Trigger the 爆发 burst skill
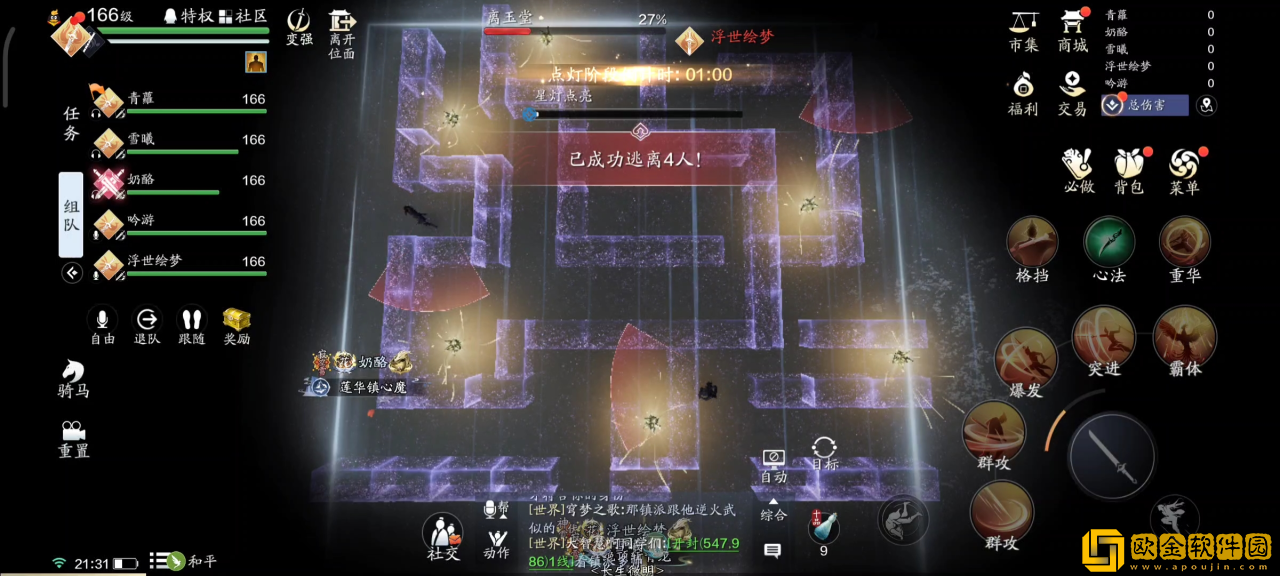The width and height of the screenshot is (1280, 576). [1026, 360]
